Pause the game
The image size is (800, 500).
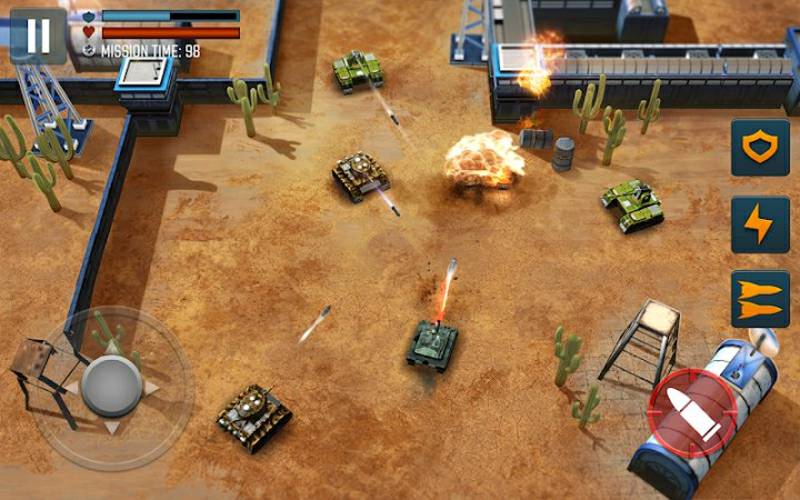click(38, 35)
